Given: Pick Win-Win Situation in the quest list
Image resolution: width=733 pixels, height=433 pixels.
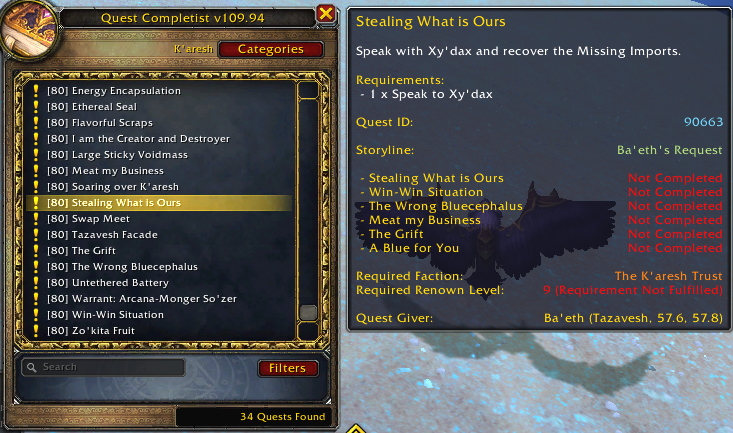Looking at the screenshot, I should point(117,315).
